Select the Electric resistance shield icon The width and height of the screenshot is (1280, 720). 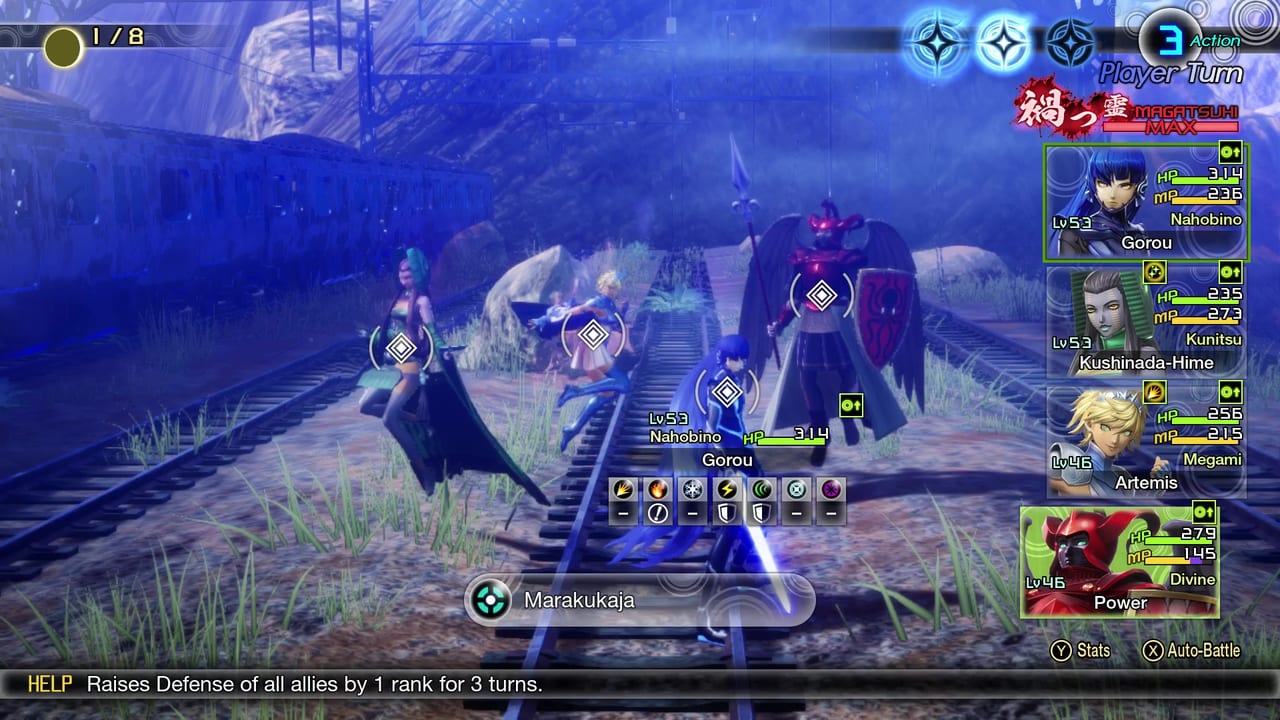[727, 512]
